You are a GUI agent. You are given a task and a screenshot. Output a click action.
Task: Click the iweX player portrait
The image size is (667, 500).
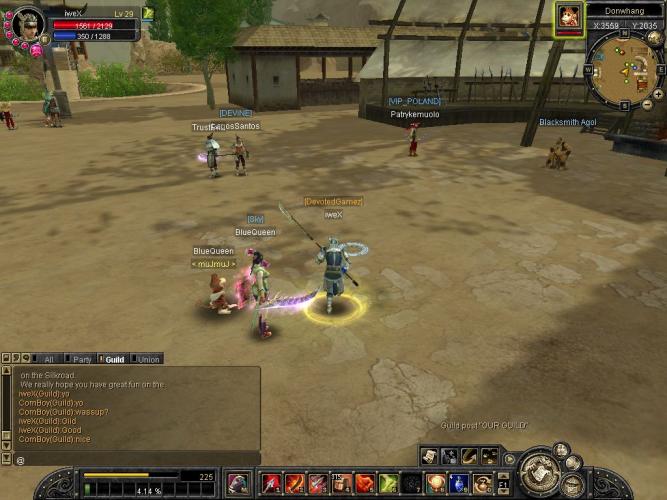pyautogui.click(x=27, y=23)
